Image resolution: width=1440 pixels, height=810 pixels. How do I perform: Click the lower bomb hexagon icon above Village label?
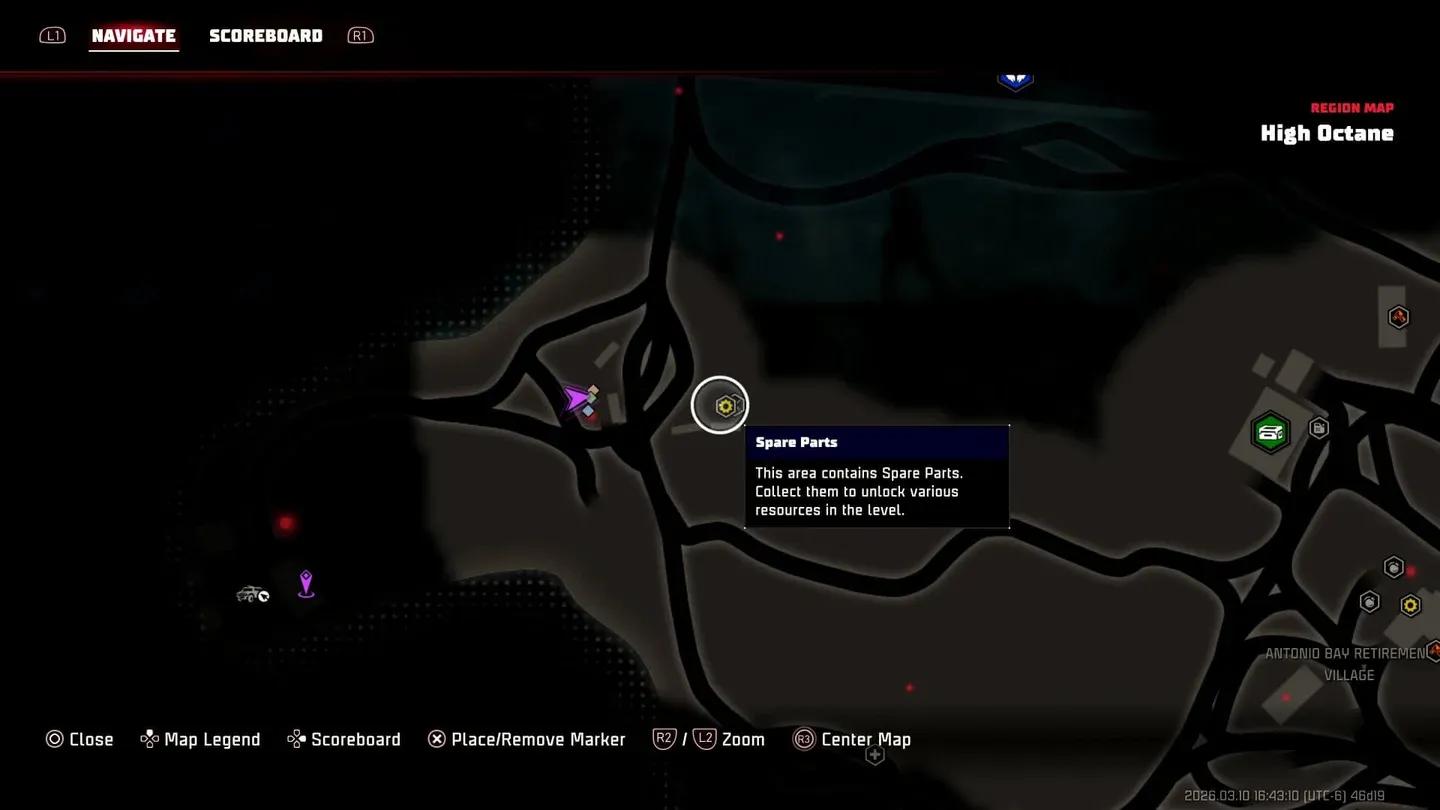point(1368,602)
